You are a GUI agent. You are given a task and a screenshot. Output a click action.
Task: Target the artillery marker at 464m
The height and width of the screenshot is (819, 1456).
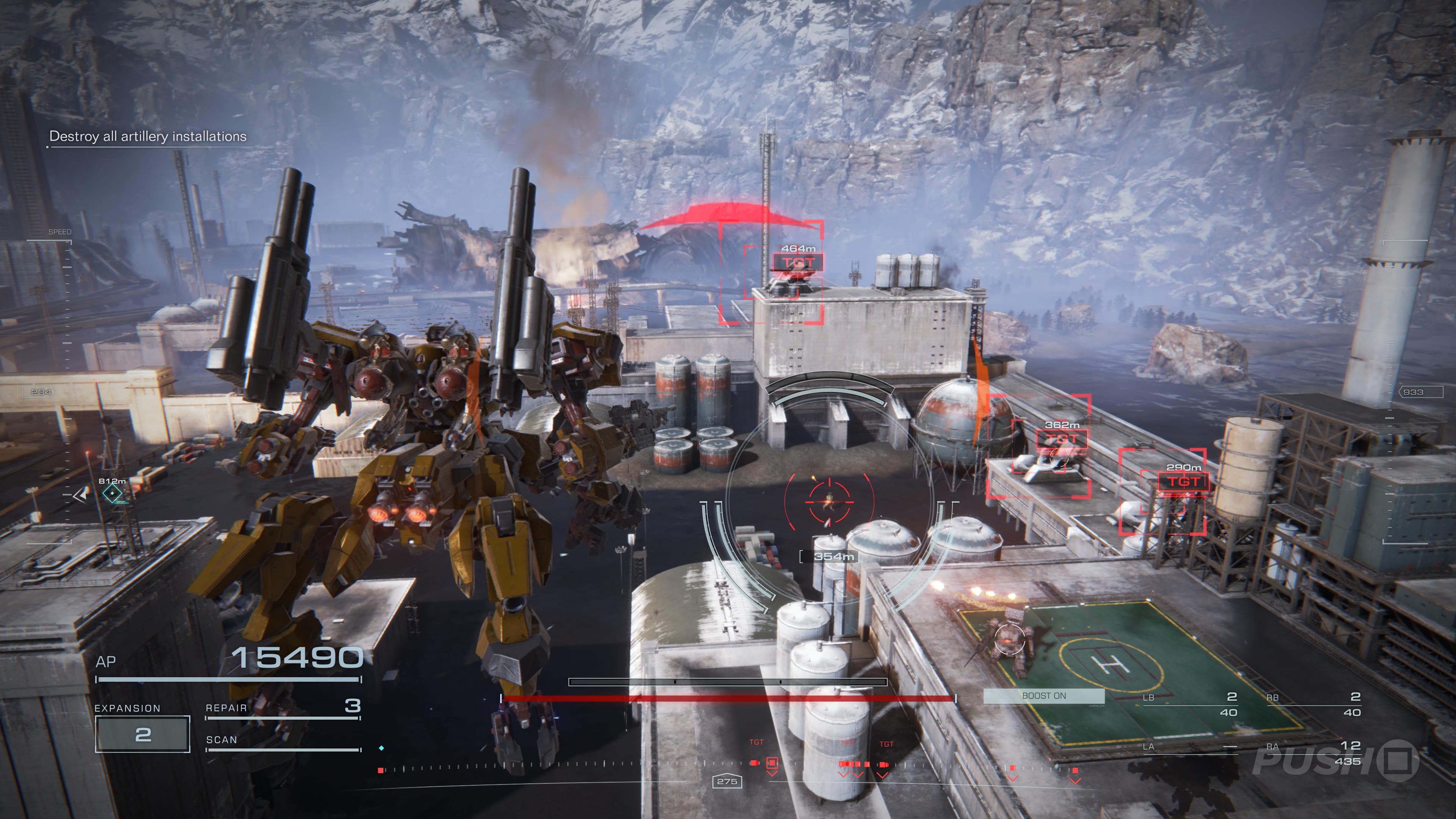point(797,262)
